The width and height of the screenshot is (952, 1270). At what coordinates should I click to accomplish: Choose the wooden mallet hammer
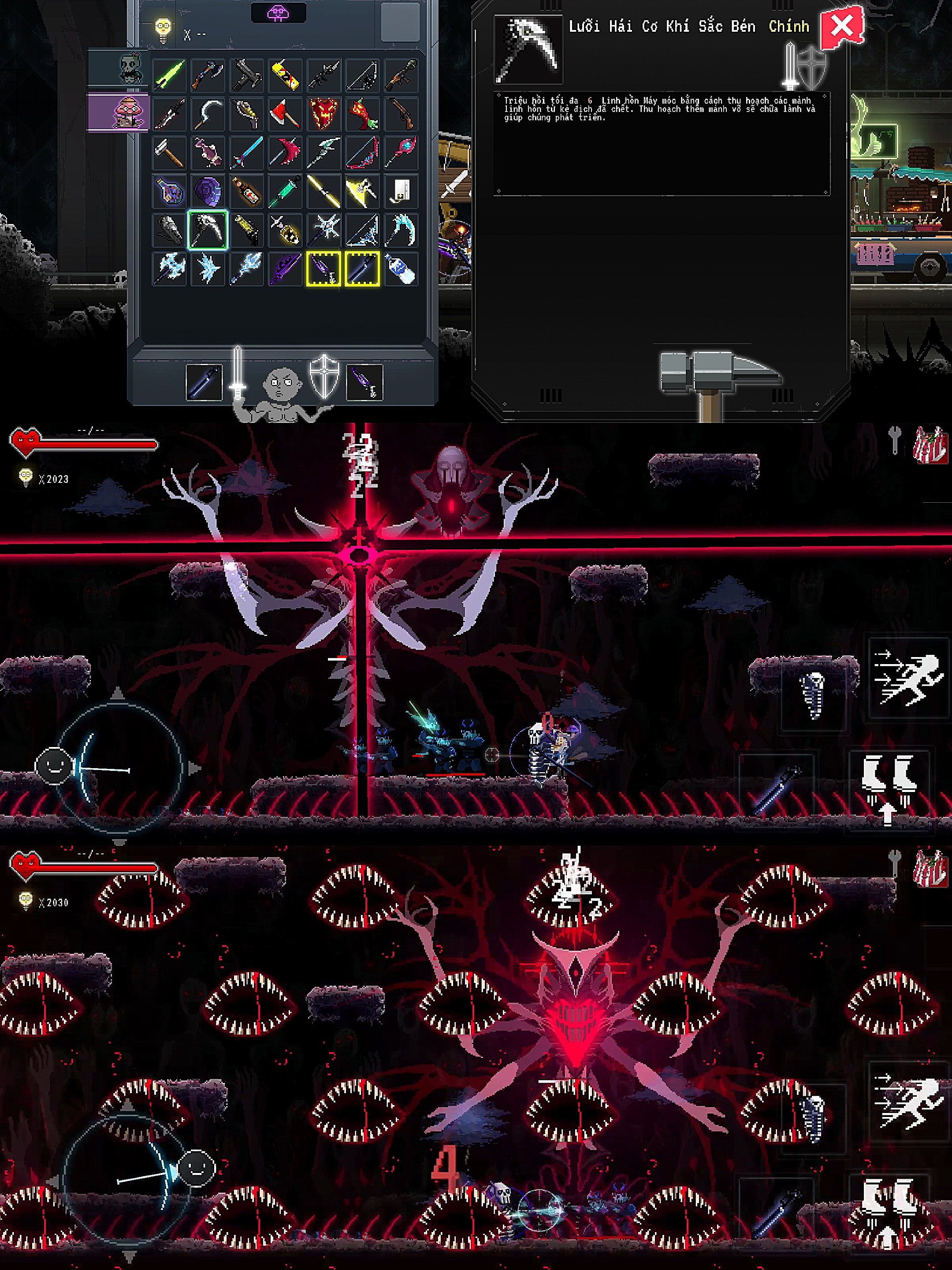169,153
